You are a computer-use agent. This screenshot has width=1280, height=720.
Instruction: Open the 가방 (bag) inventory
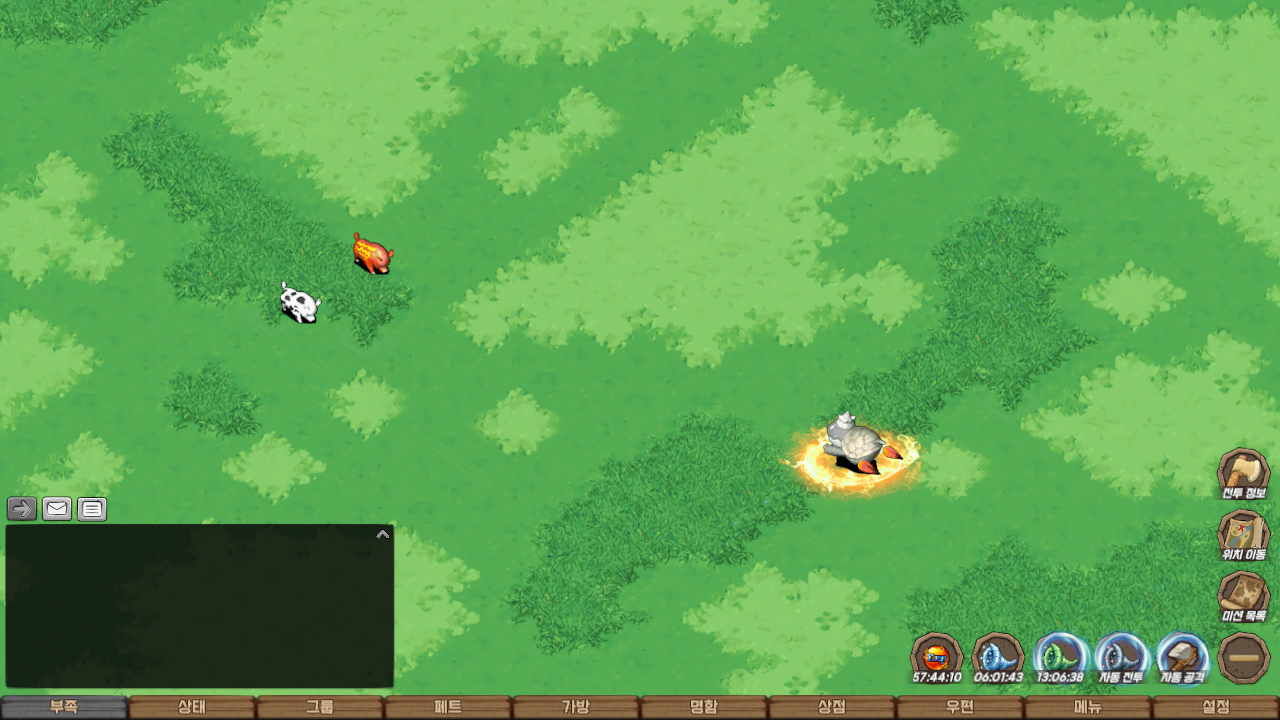pyautogui.click(x=576, y=707)
